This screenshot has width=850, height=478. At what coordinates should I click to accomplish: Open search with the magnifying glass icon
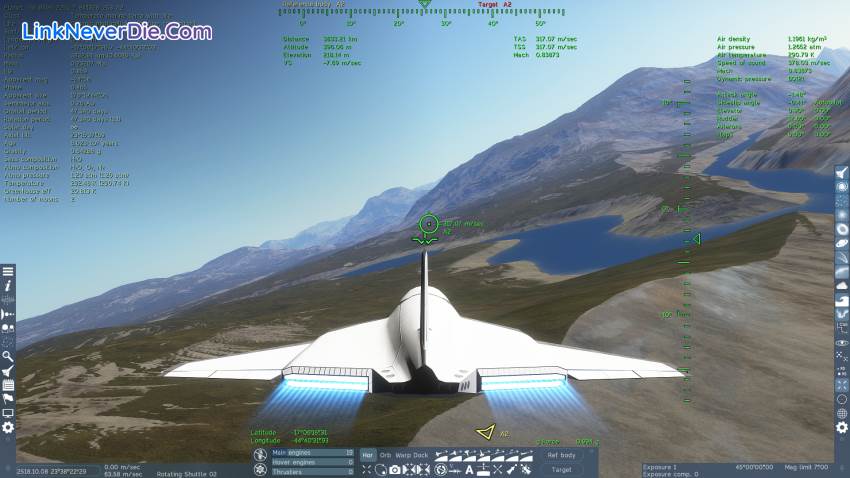coord(8,356)
